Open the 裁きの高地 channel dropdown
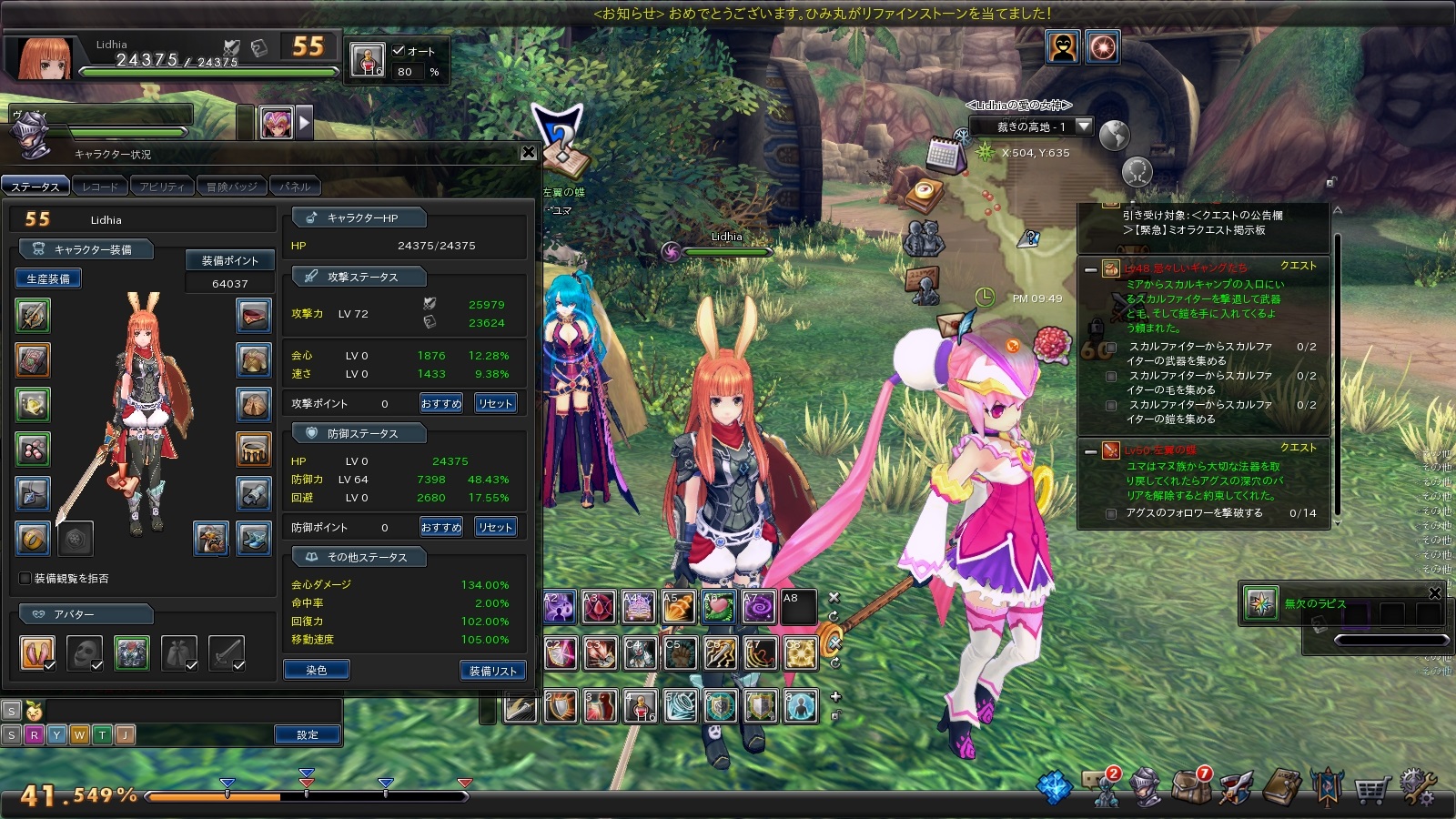This screenshot has height=819, width=1456. [1083, 126]
